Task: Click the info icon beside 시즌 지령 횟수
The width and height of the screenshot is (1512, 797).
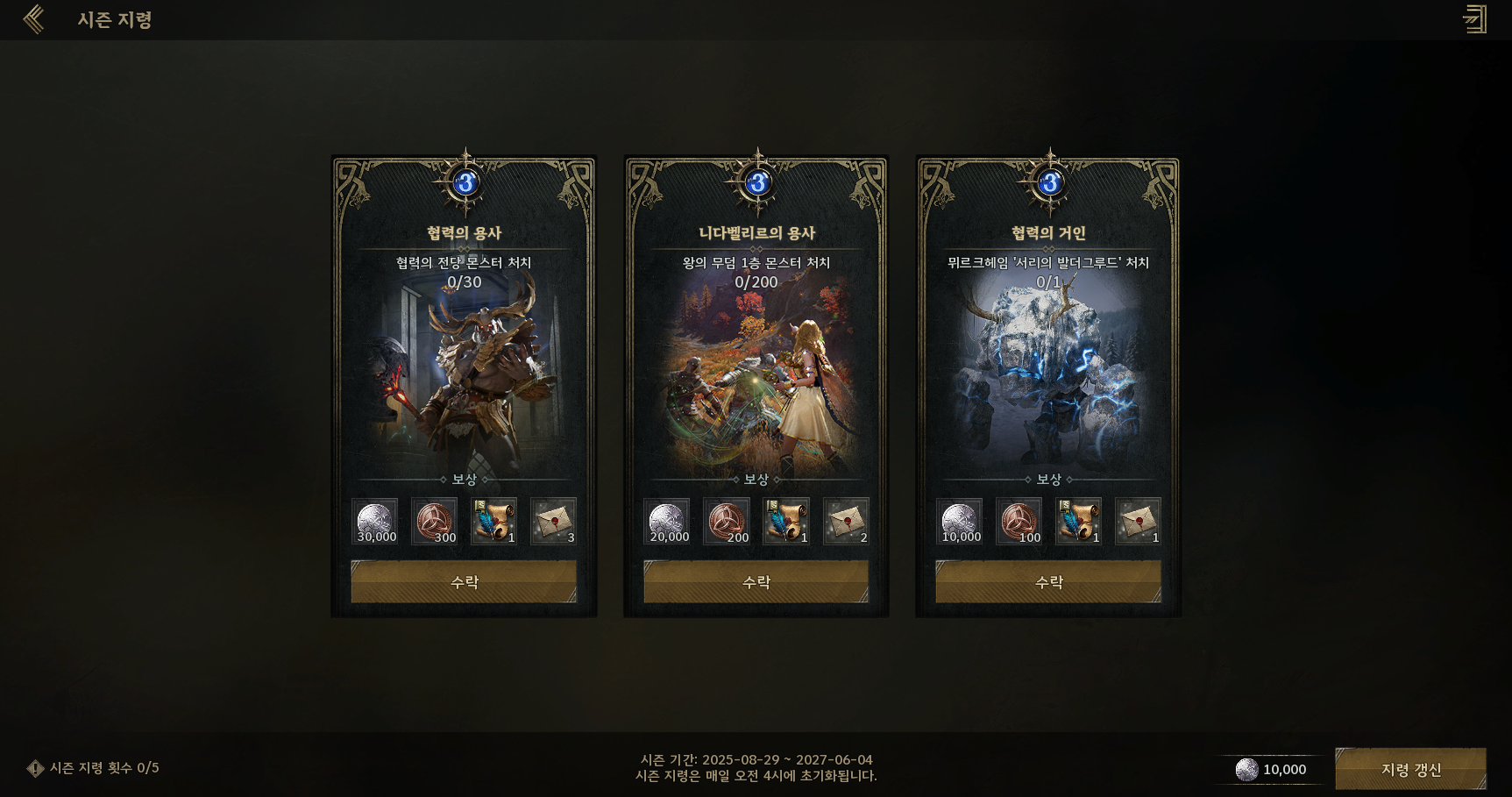Action: [35, 769]
